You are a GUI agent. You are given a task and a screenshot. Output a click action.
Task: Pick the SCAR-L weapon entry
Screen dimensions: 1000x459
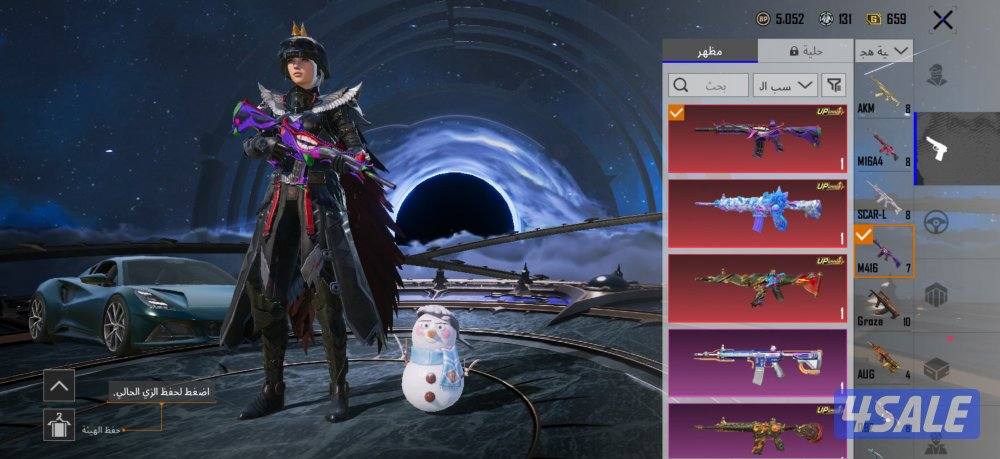click(x=883, y=200)
